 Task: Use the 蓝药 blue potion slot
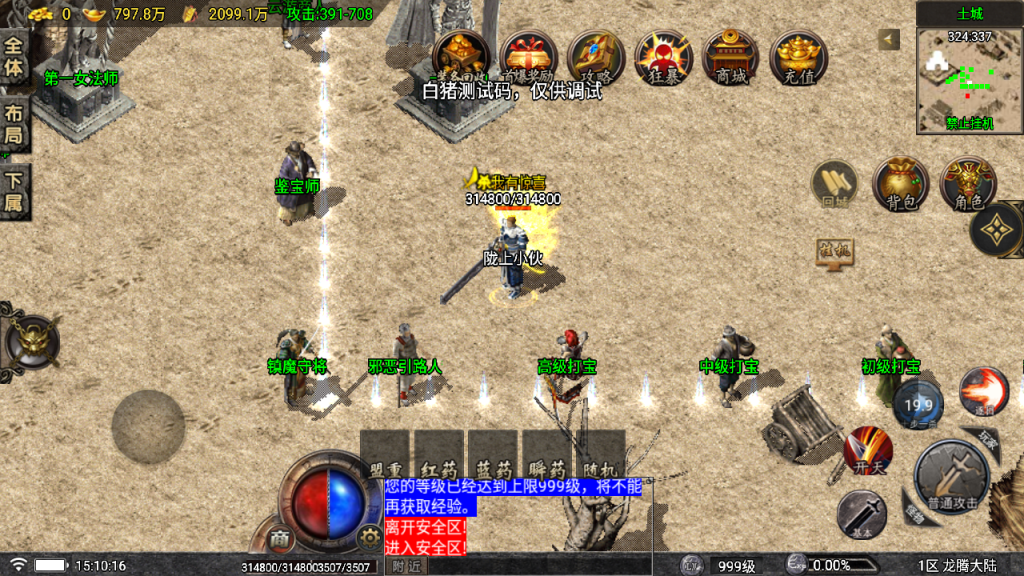point(493,456)
